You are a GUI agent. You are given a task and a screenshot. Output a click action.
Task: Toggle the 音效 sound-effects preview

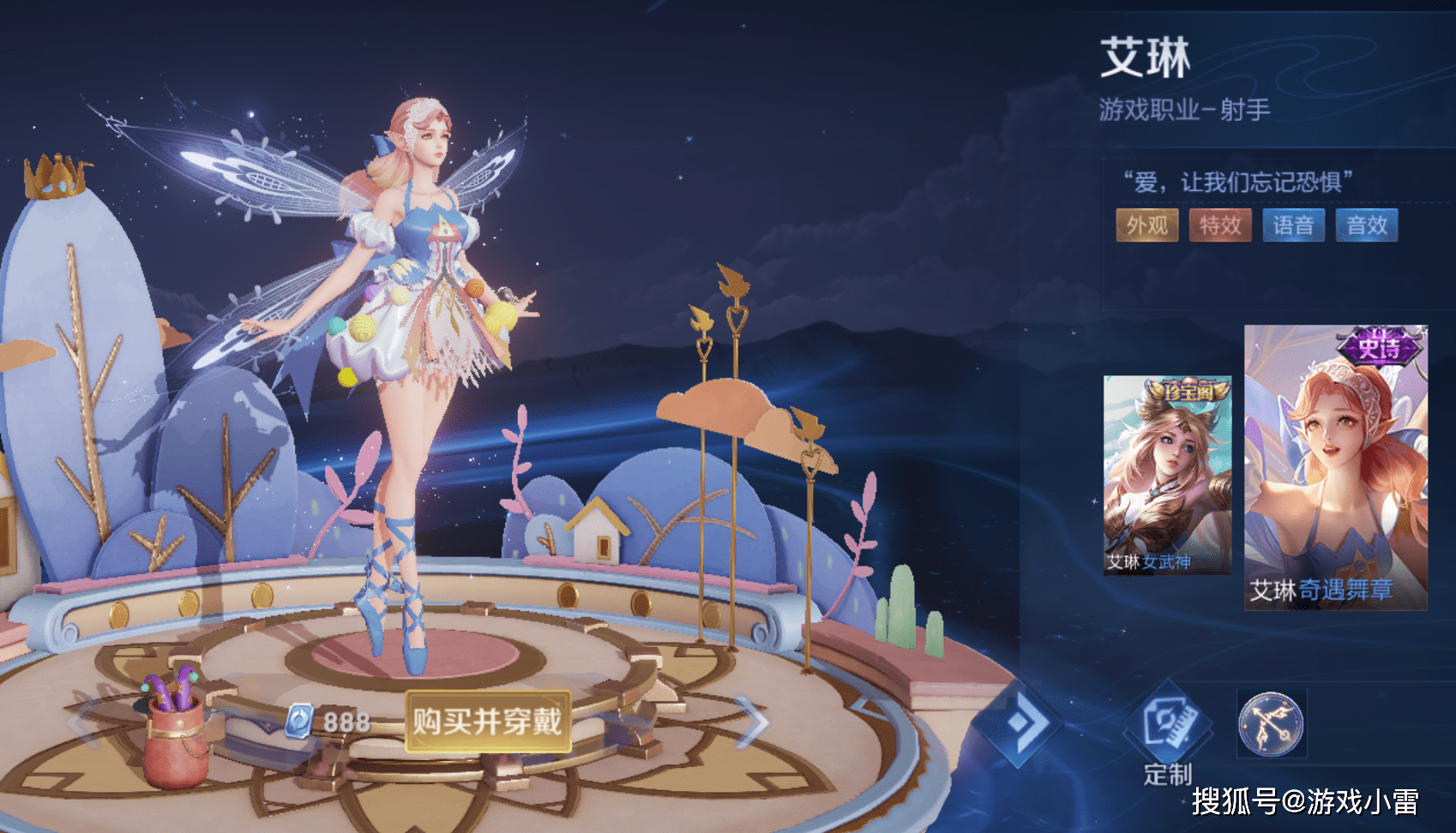1367,225
